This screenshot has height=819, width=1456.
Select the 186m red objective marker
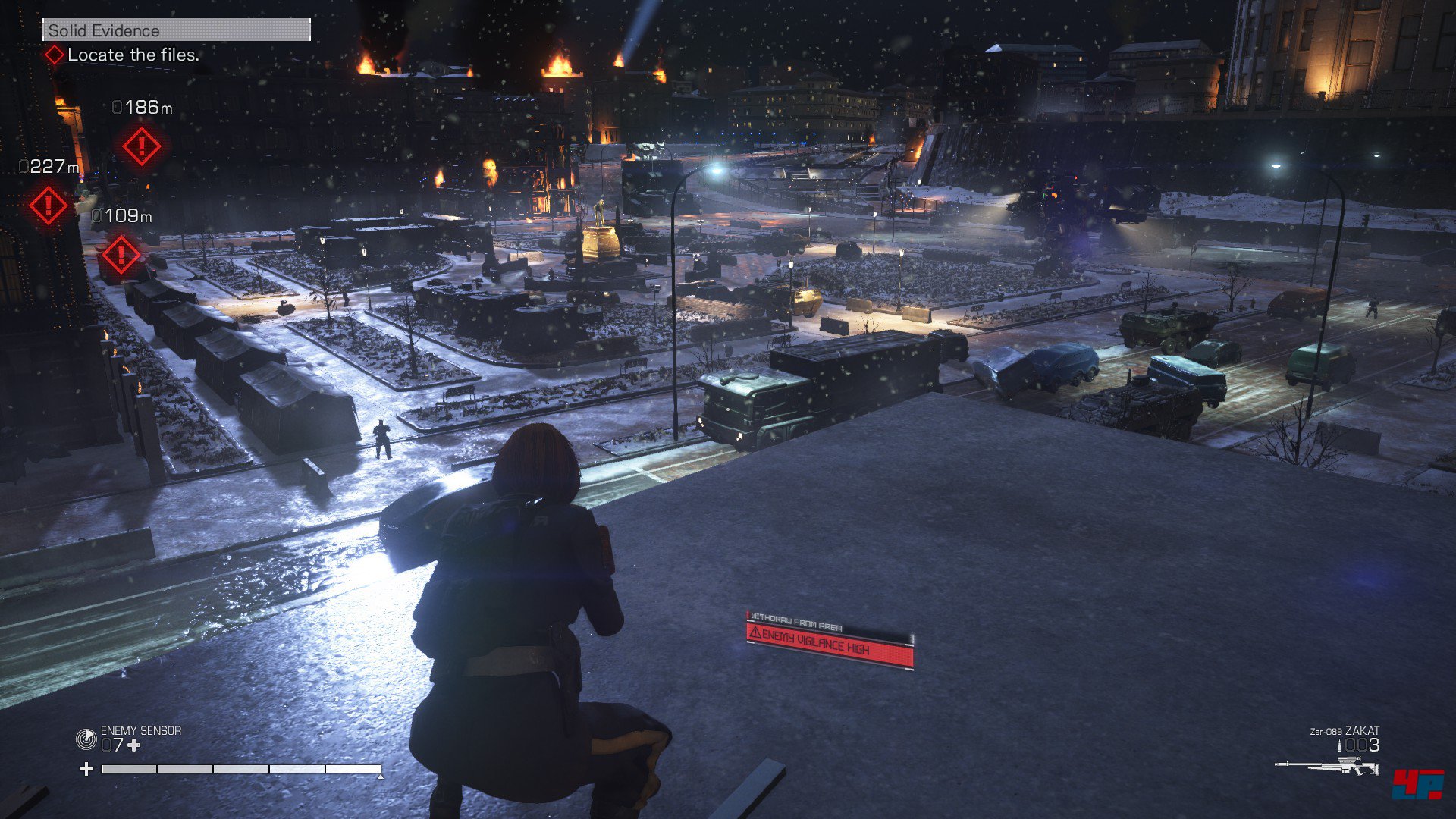coord(141,146)
